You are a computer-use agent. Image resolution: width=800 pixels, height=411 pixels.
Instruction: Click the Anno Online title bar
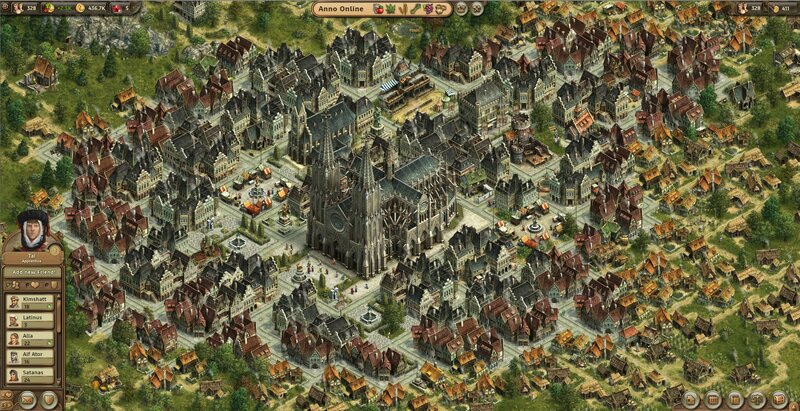point(341,8)
